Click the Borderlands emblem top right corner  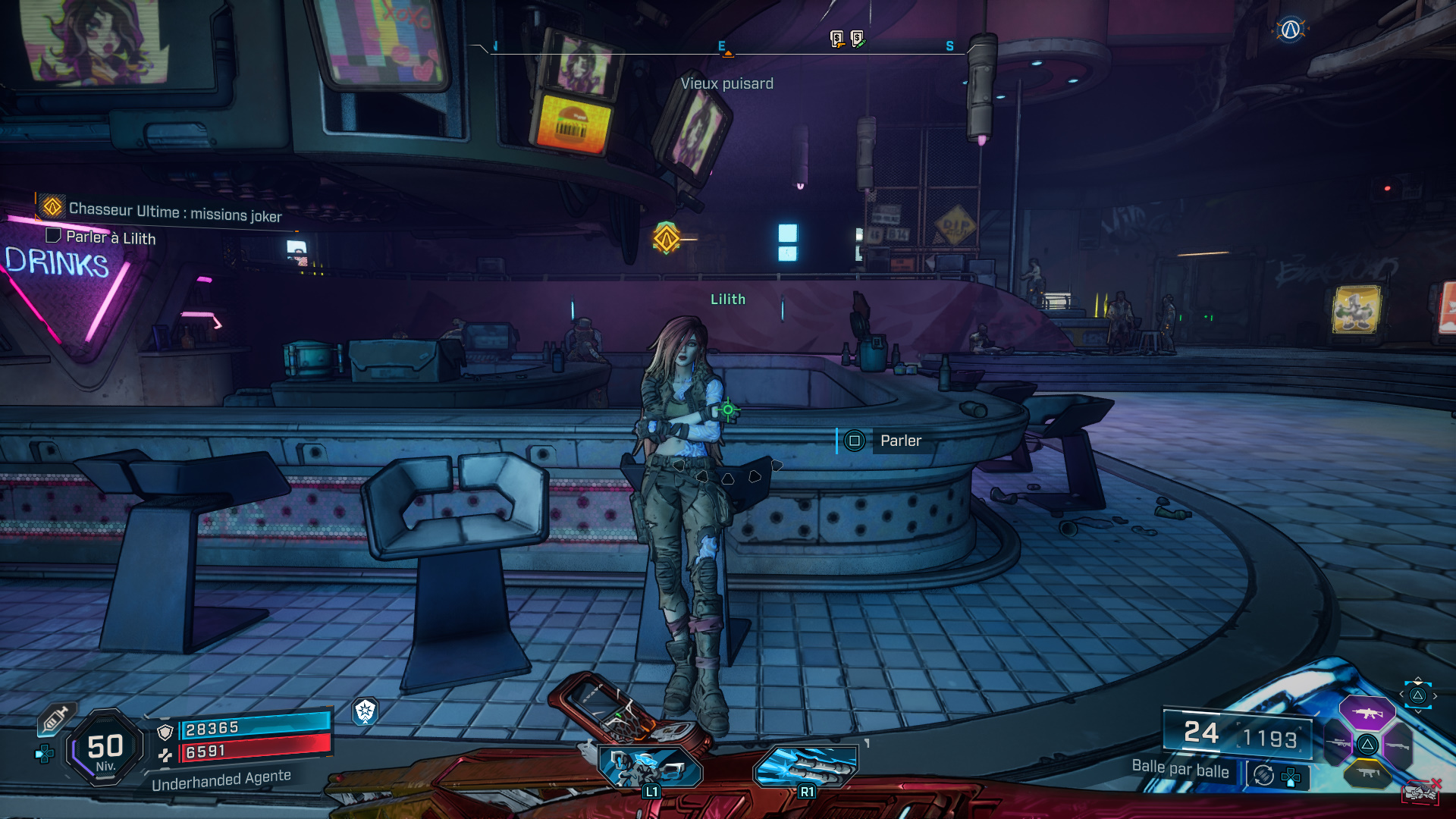tap(1292, 30)
